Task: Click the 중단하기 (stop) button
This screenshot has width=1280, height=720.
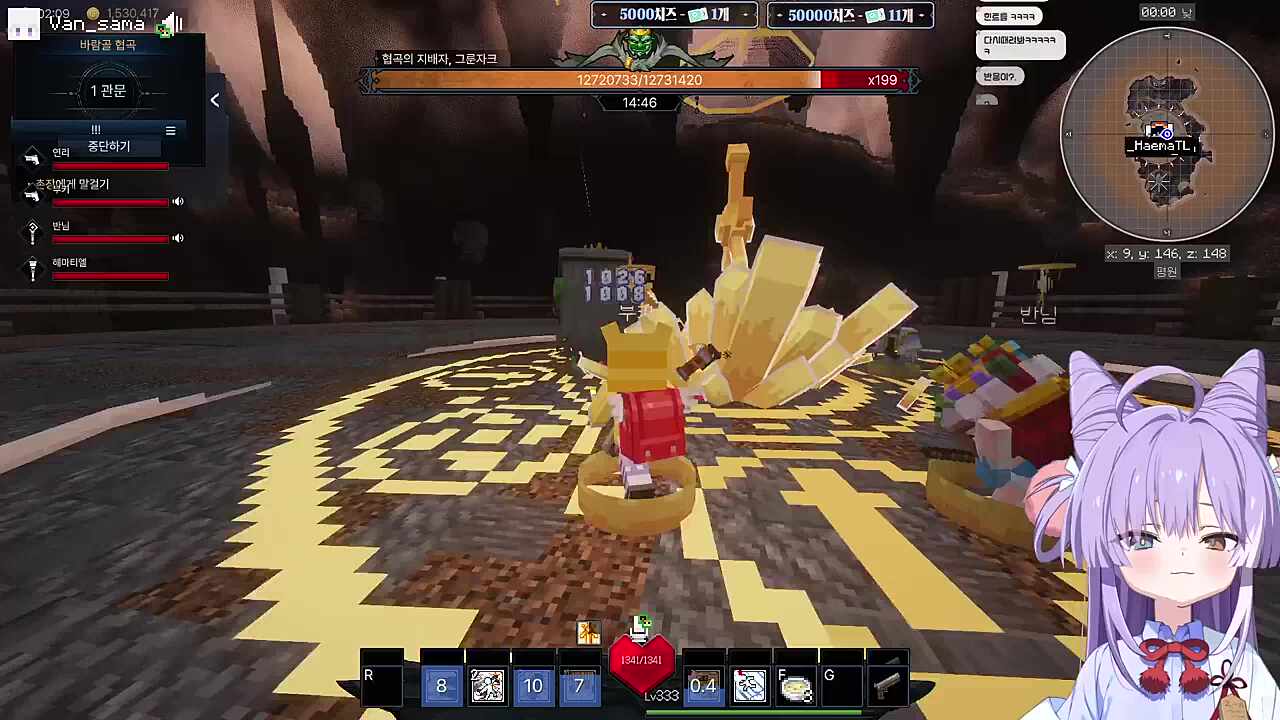Action: pyautogui.click(x=109, y=147)
